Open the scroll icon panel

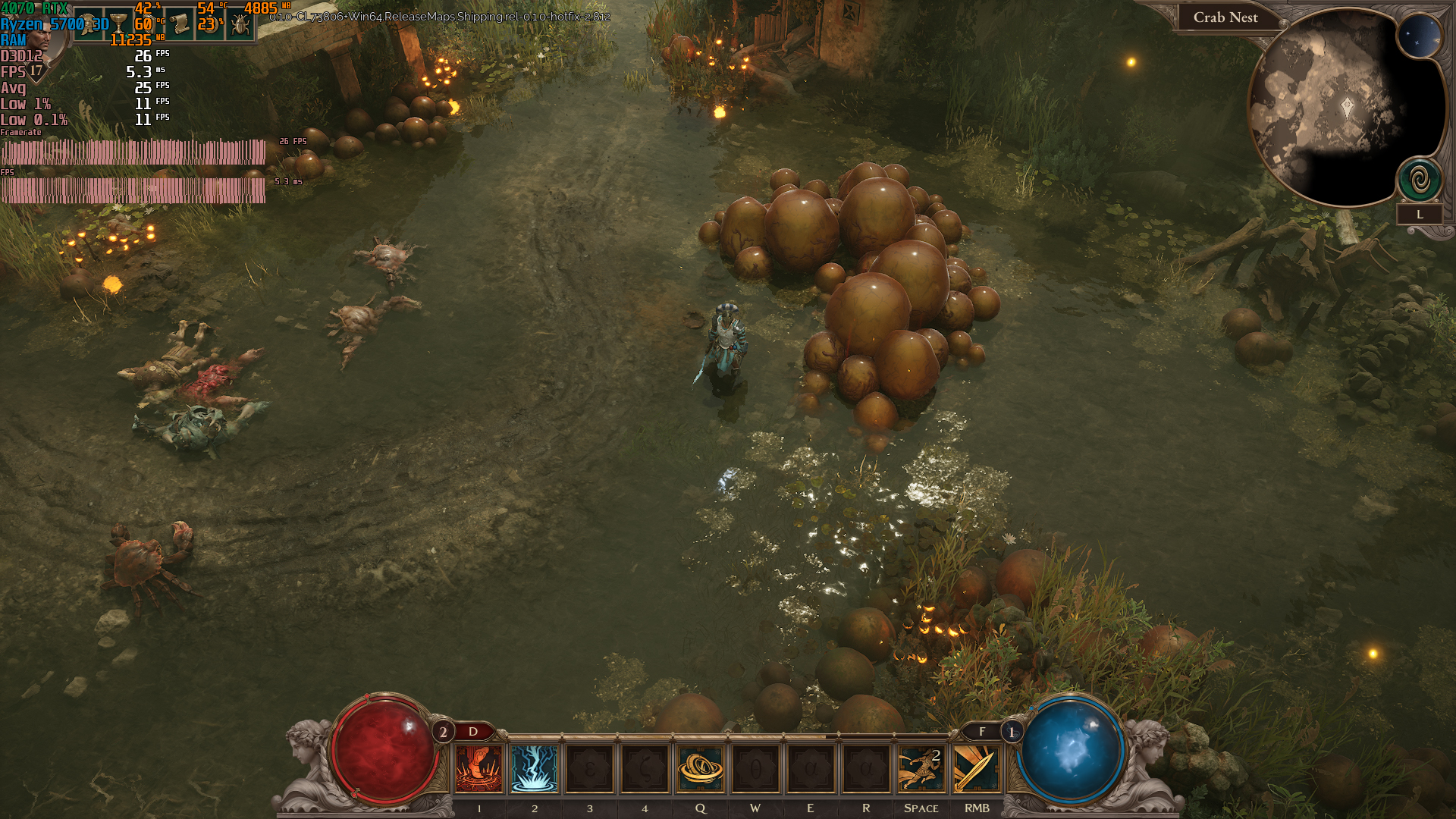(x=180, y=24)
